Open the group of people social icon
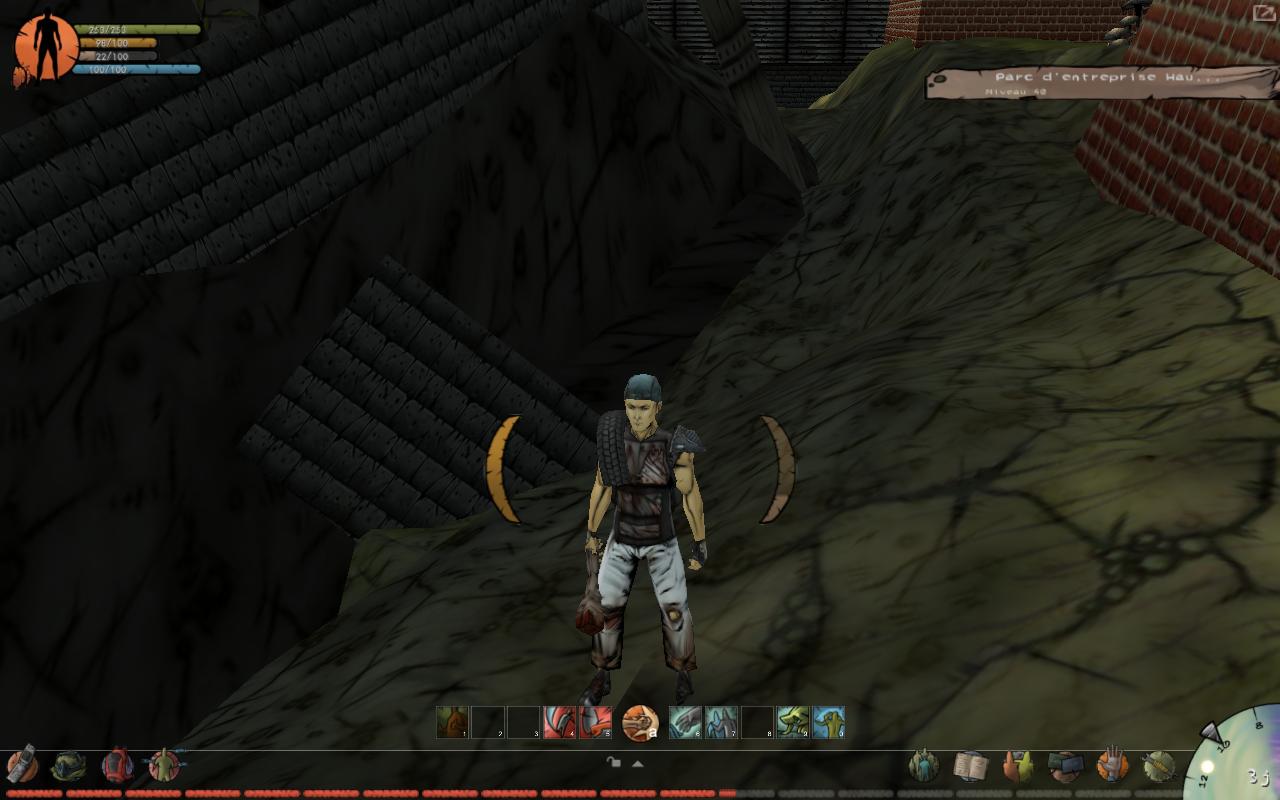This screenshot has height=800, width=1280. 923,766
